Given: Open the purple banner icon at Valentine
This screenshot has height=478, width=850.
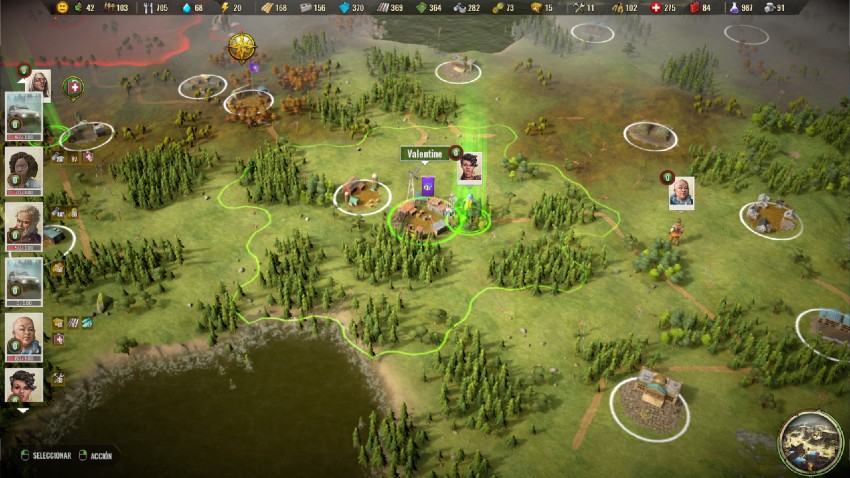Looking at the screenshot, I should pos(428,185).
